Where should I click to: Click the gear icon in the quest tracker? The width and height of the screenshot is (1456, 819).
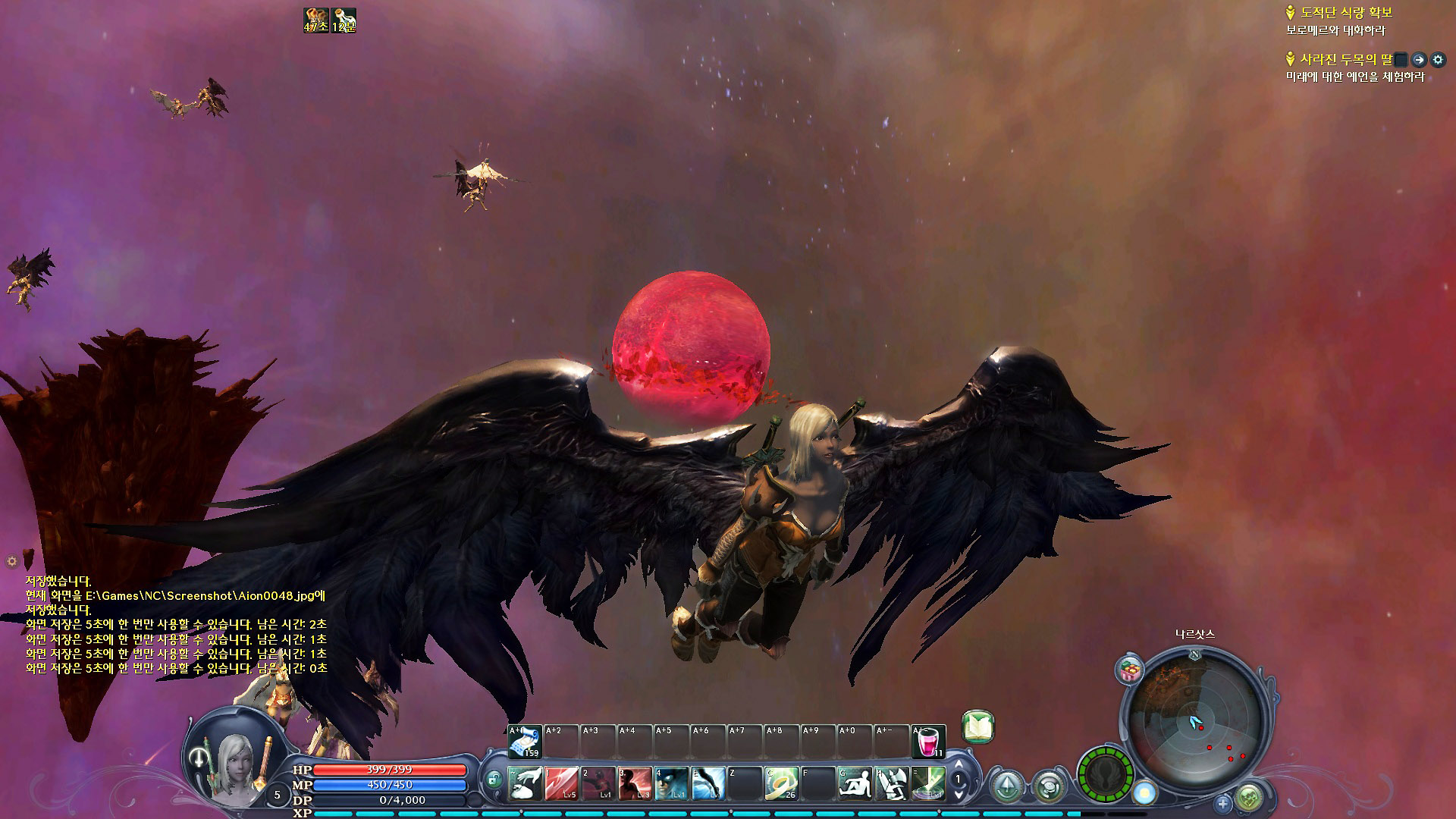click(1437, 59)
